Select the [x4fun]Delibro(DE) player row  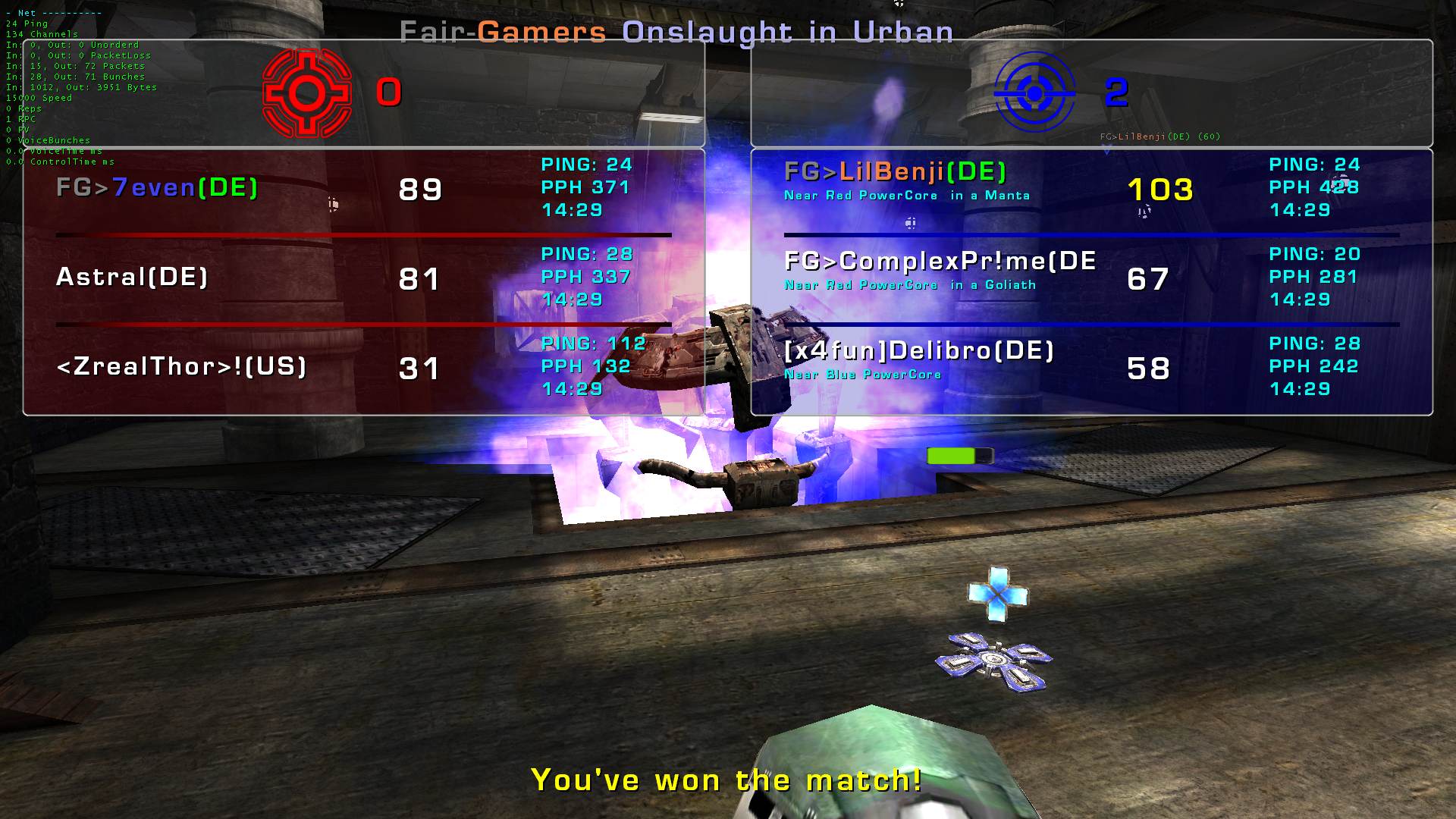919,351
